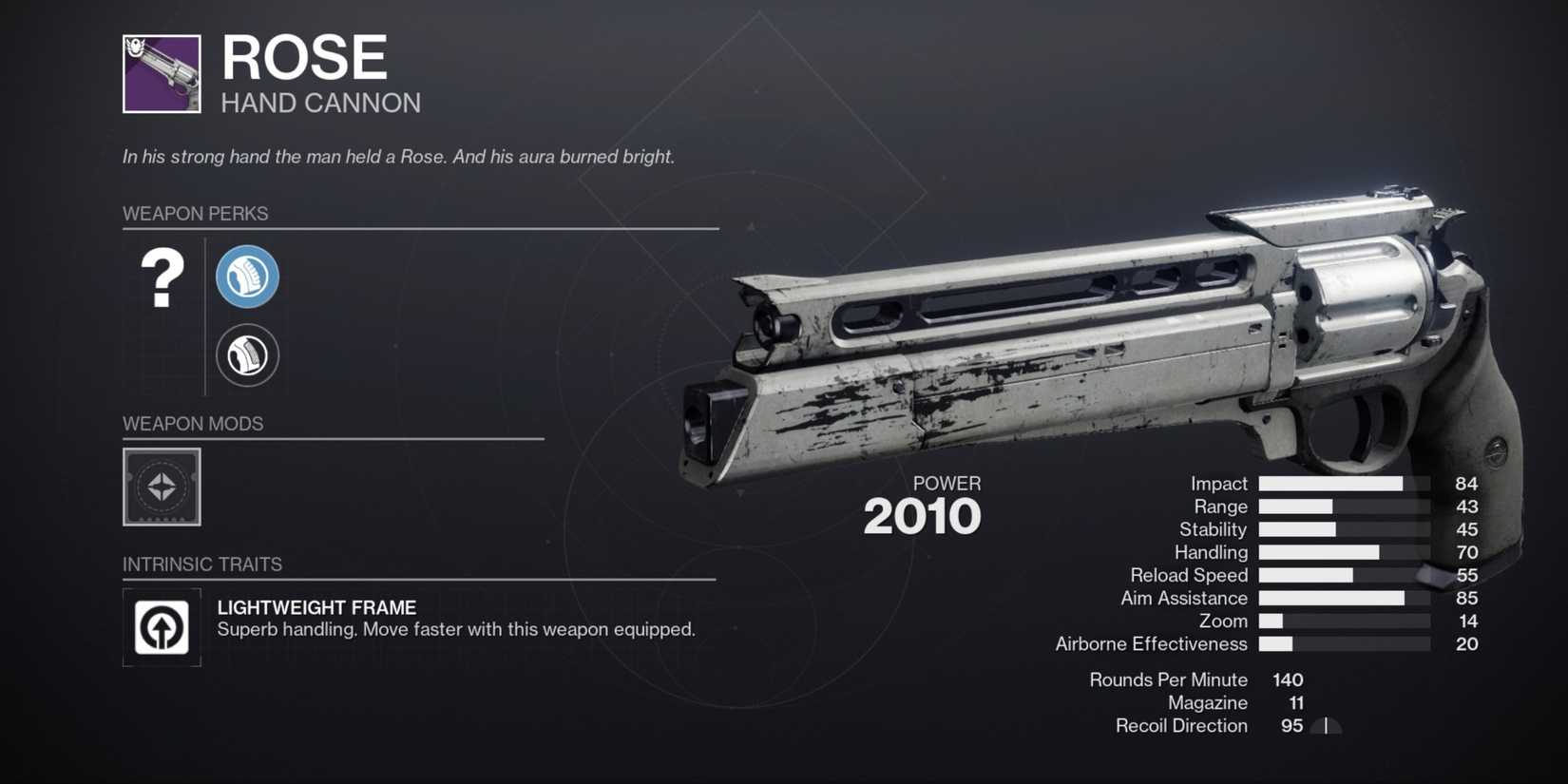1568x784 pixels.
Task: Click the Rose flavor text quote
Action: (397, 156)
